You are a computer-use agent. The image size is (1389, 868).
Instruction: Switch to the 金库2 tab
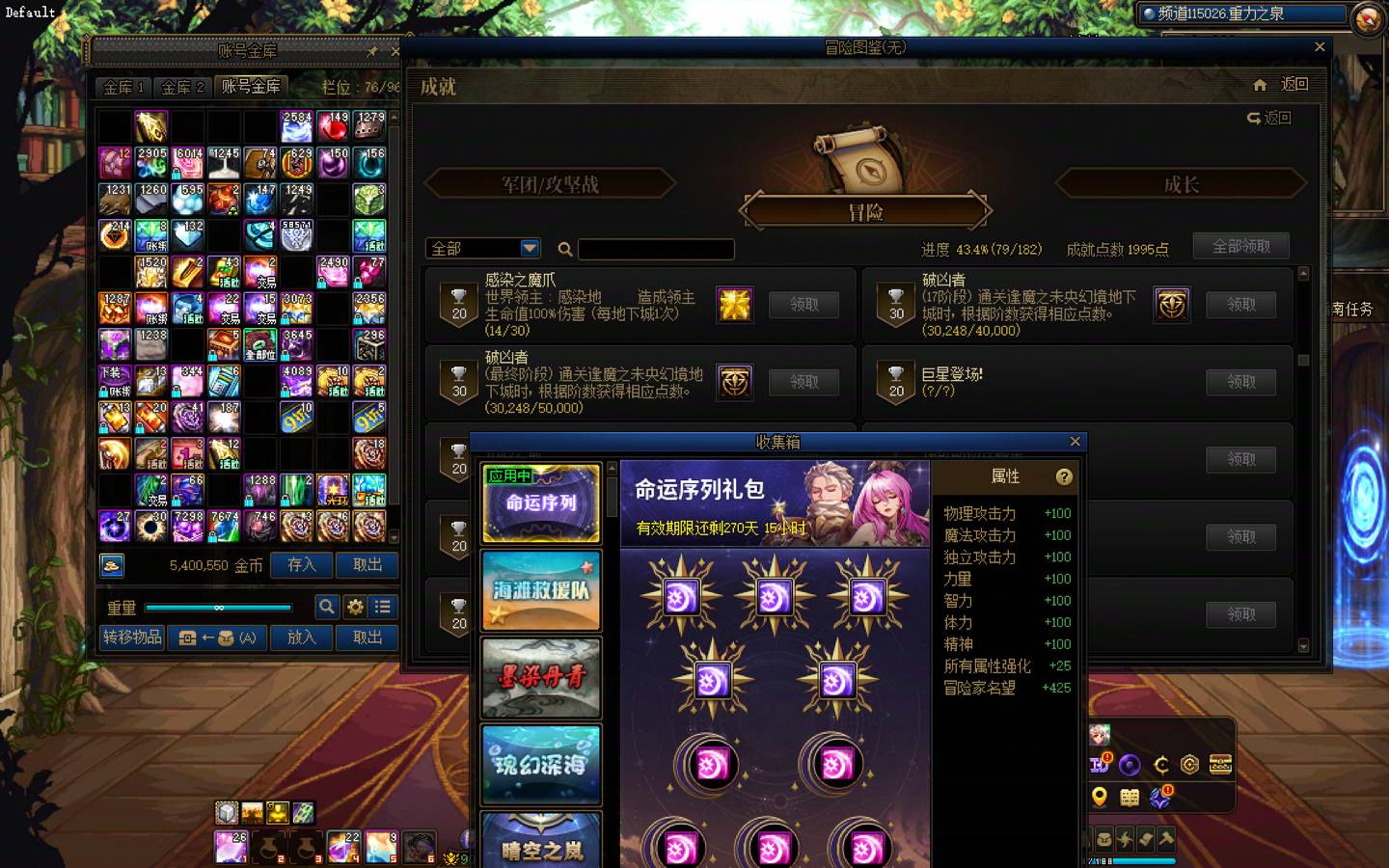click(182, 86)
